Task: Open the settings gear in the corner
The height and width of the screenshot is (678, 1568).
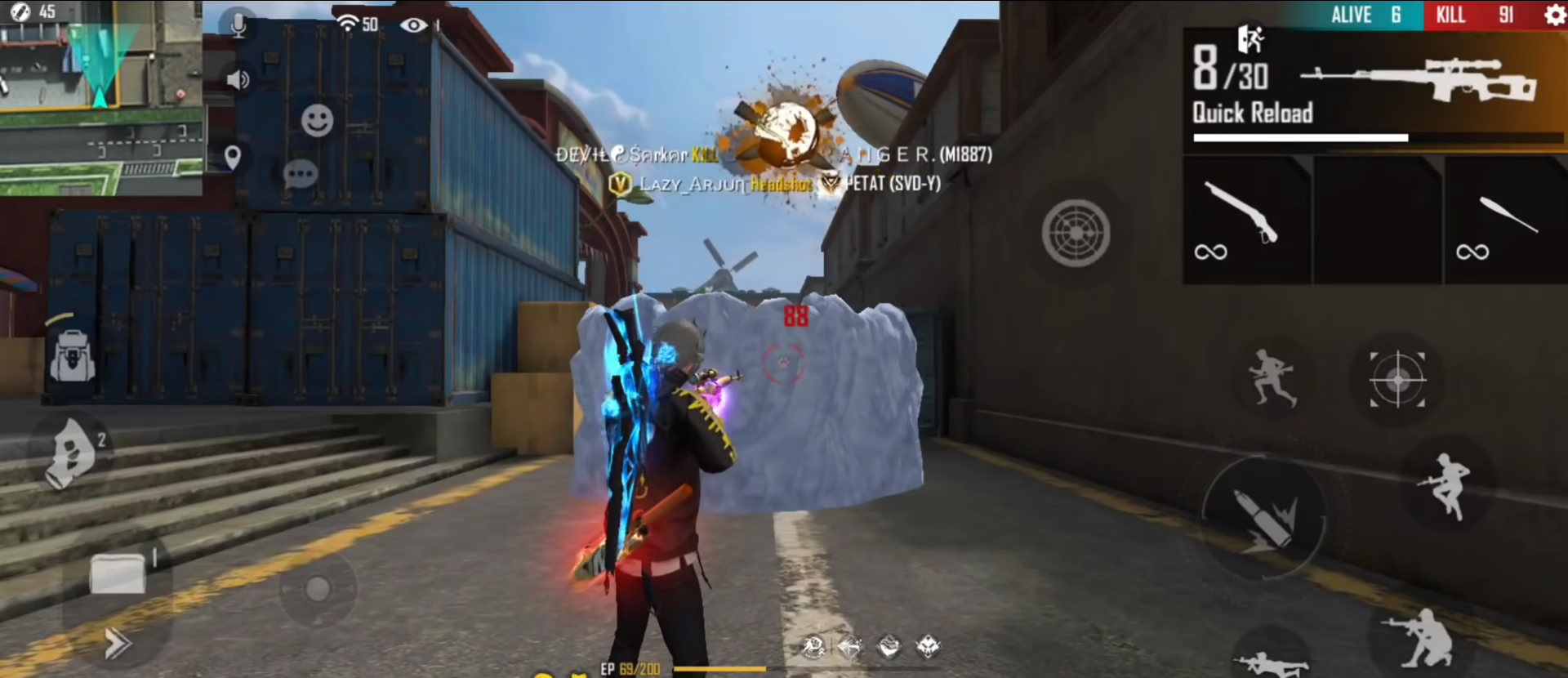Action: 1554,15
